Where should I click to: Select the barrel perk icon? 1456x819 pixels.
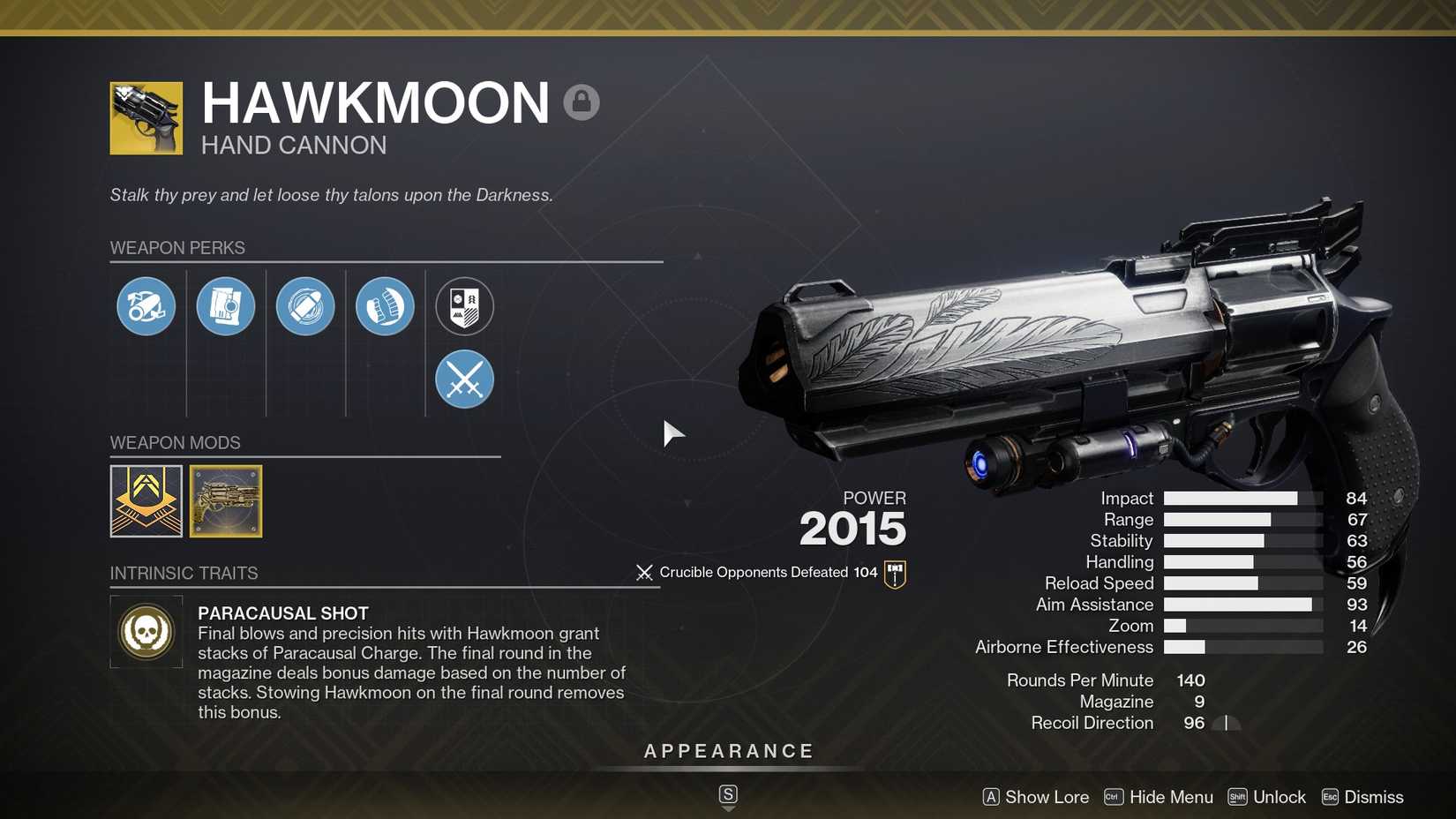(x=146, y=306)
